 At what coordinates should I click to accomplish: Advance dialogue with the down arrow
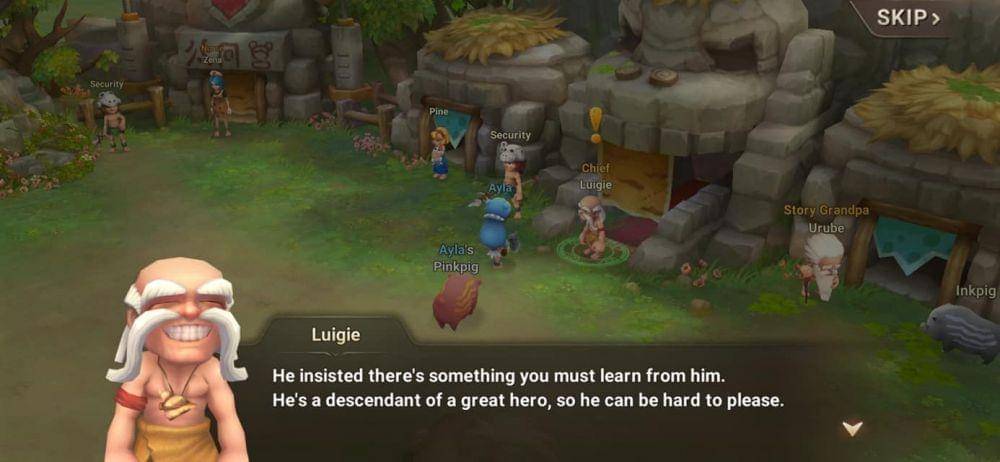[x=852, y=428]
